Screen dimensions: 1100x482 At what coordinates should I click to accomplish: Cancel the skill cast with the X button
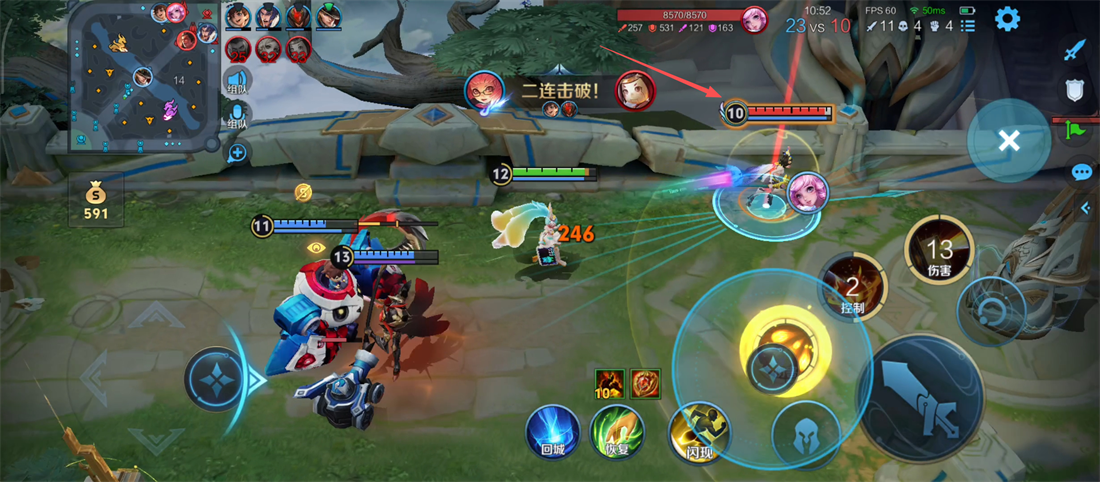click(1008, 141)
